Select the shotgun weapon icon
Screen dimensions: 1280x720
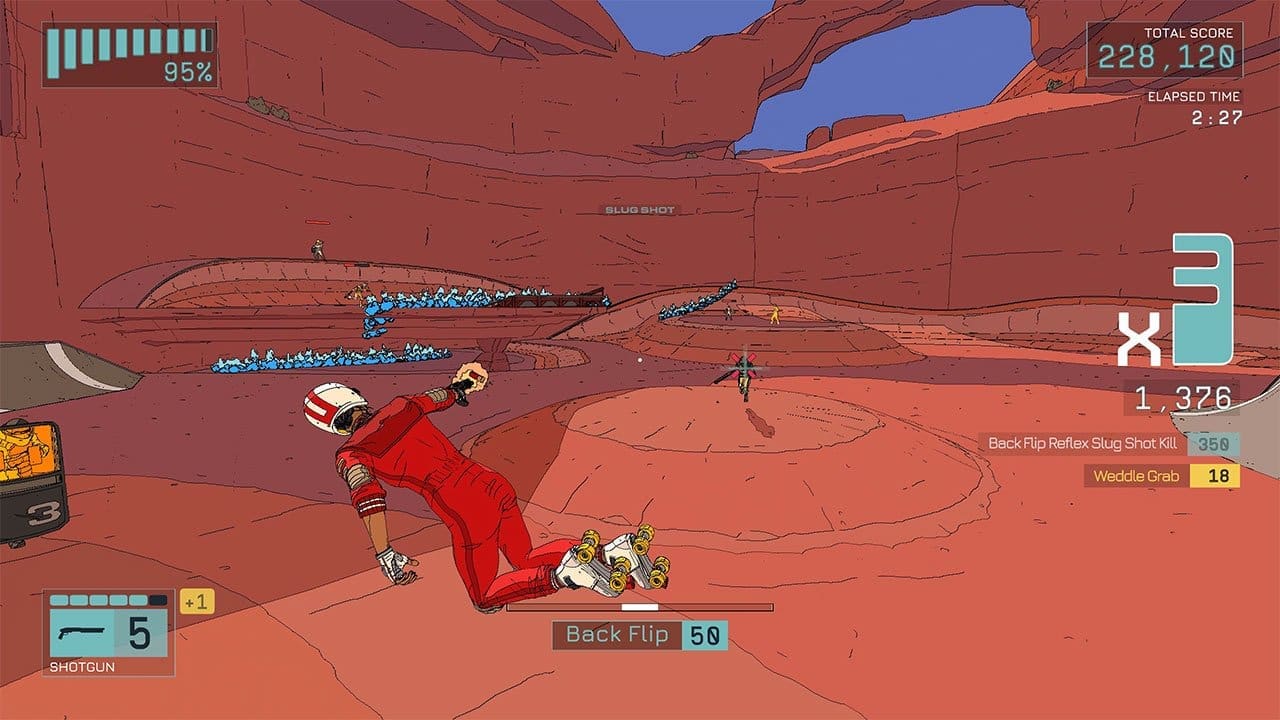[81, 632]
